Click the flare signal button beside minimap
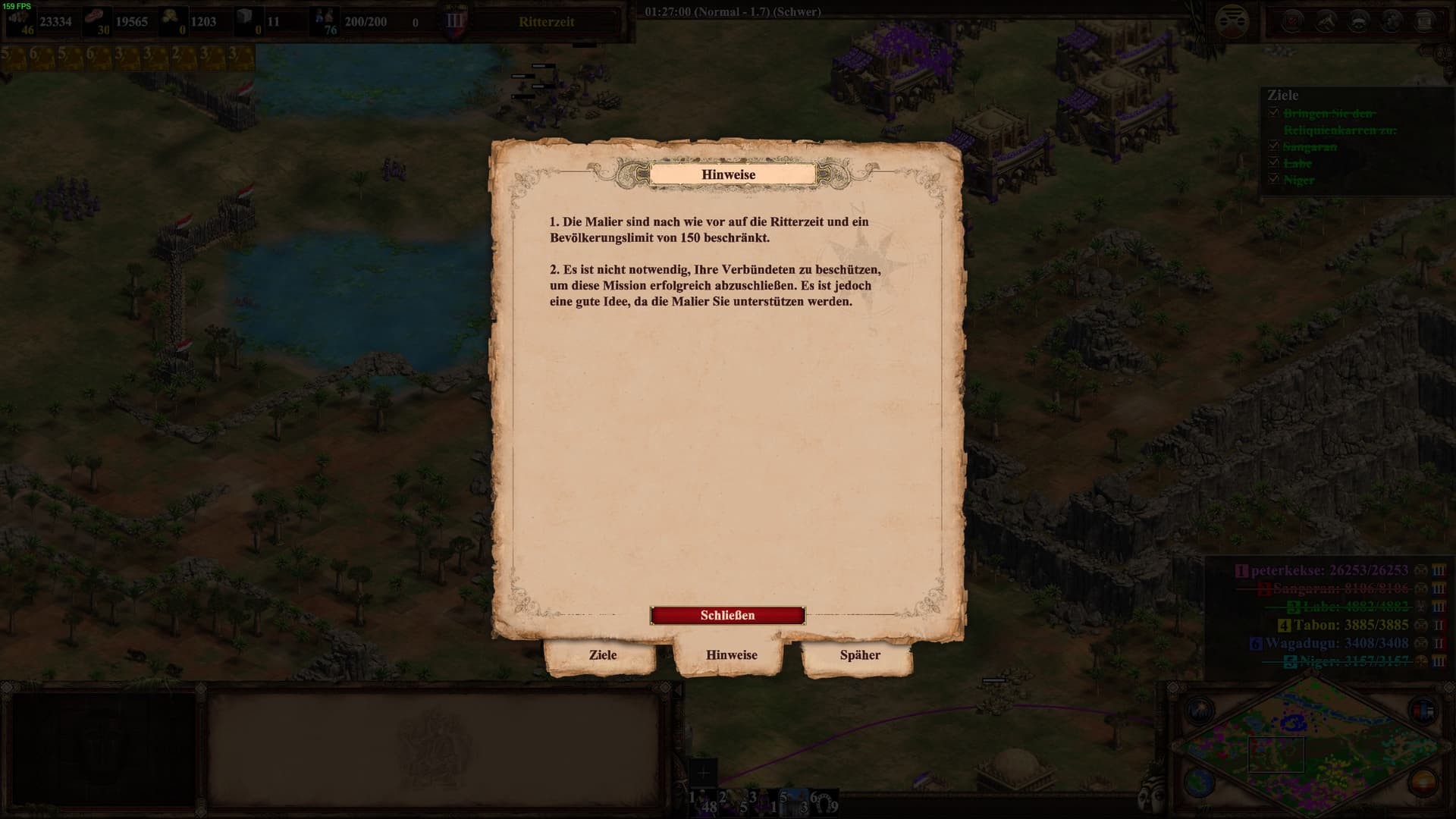Viewport: 1456px width, 819px height. click(x=1199, y=711)
